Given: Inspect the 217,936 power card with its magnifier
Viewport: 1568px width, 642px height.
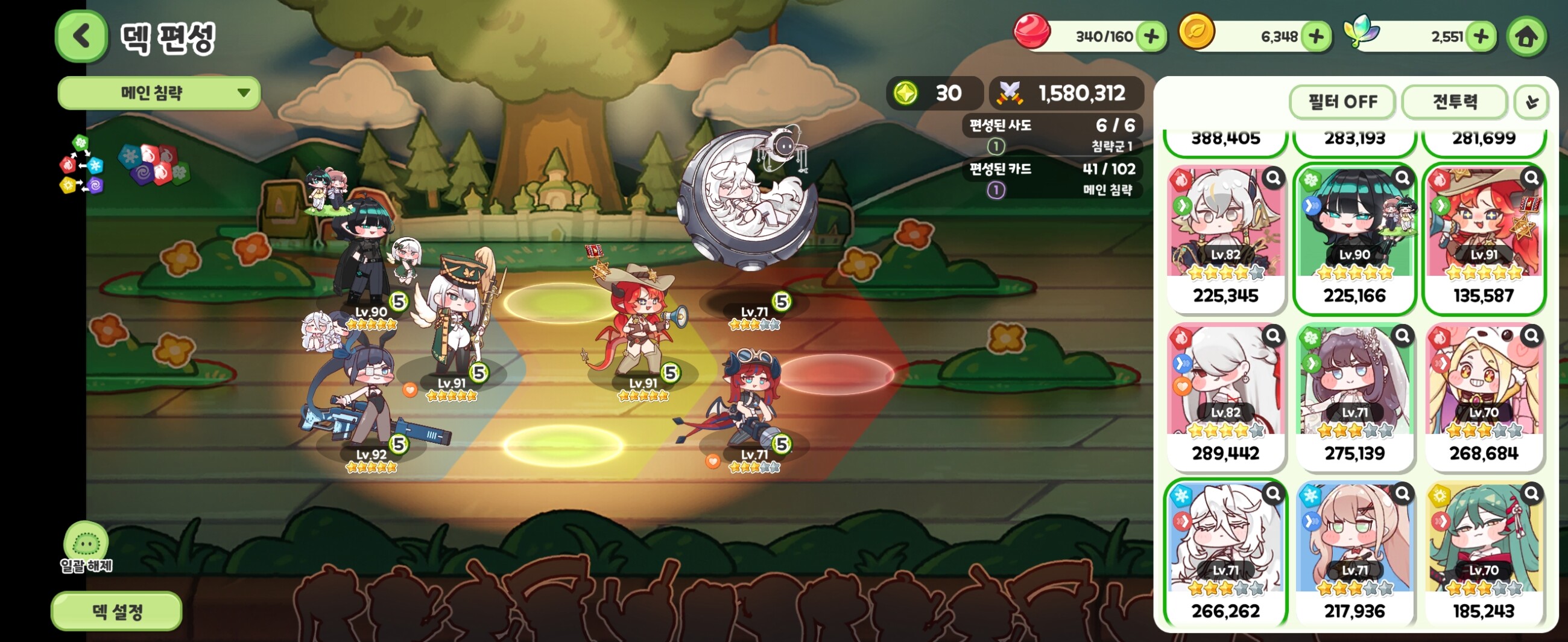Looking at the screenshot, I should pos(1402,493).
